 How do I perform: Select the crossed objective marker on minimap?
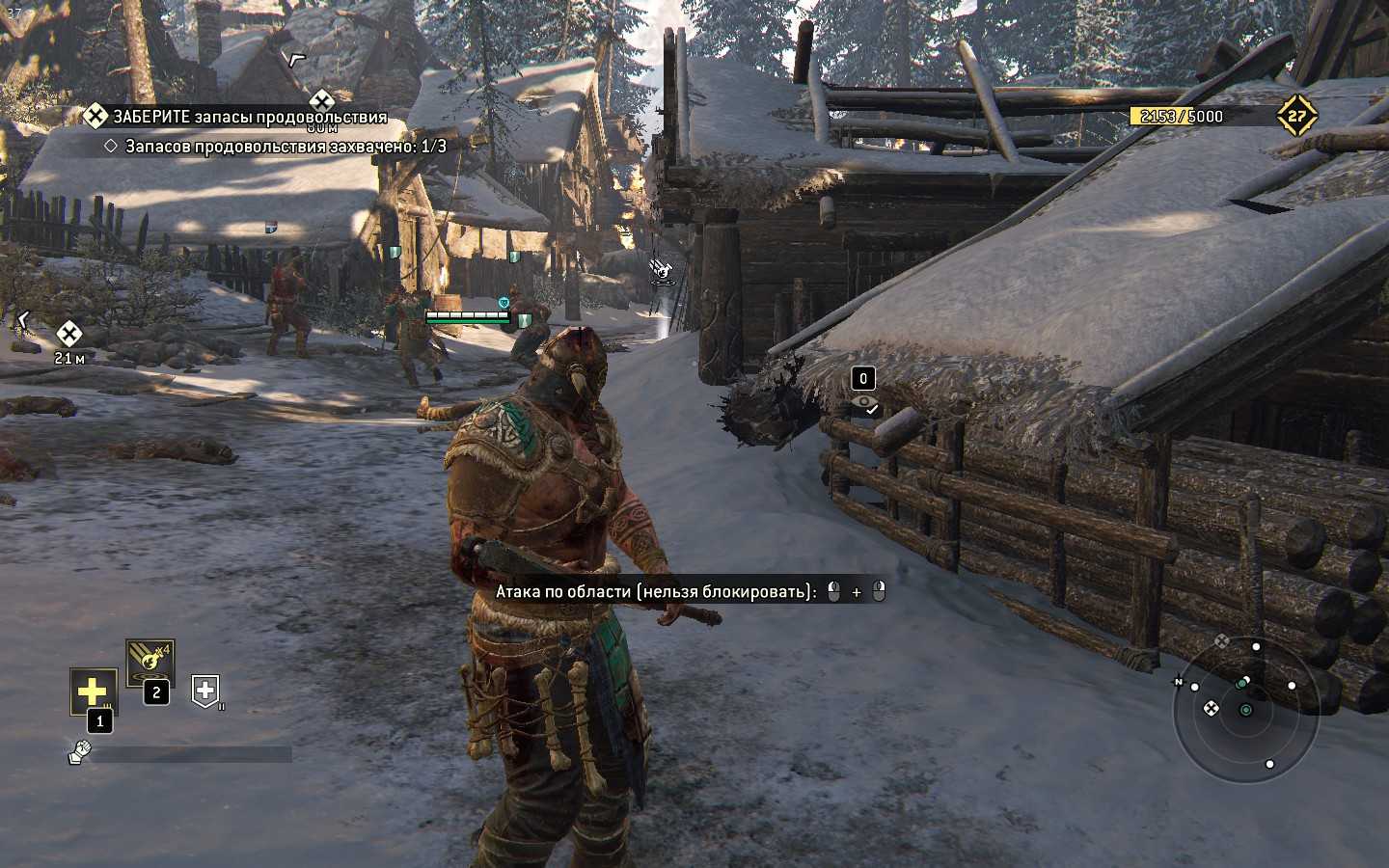(x=1211, y=709)
